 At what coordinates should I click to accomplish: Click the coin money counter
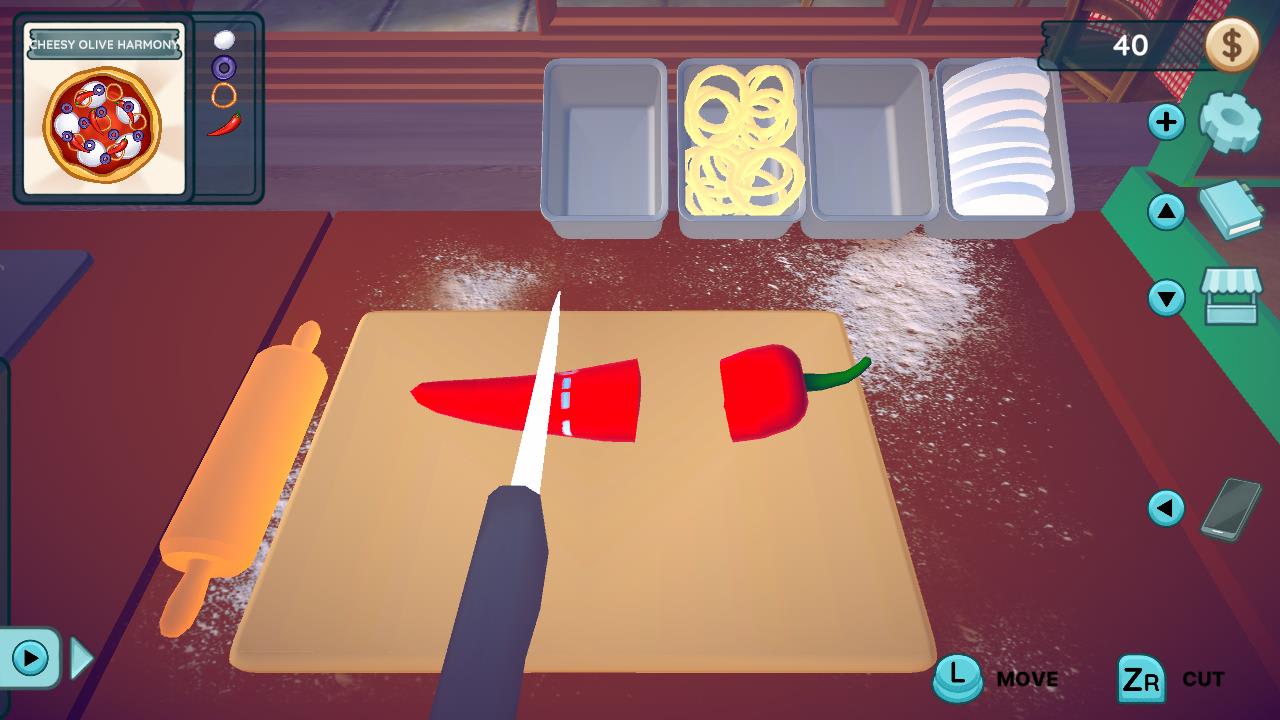[x=1233, y=44]
